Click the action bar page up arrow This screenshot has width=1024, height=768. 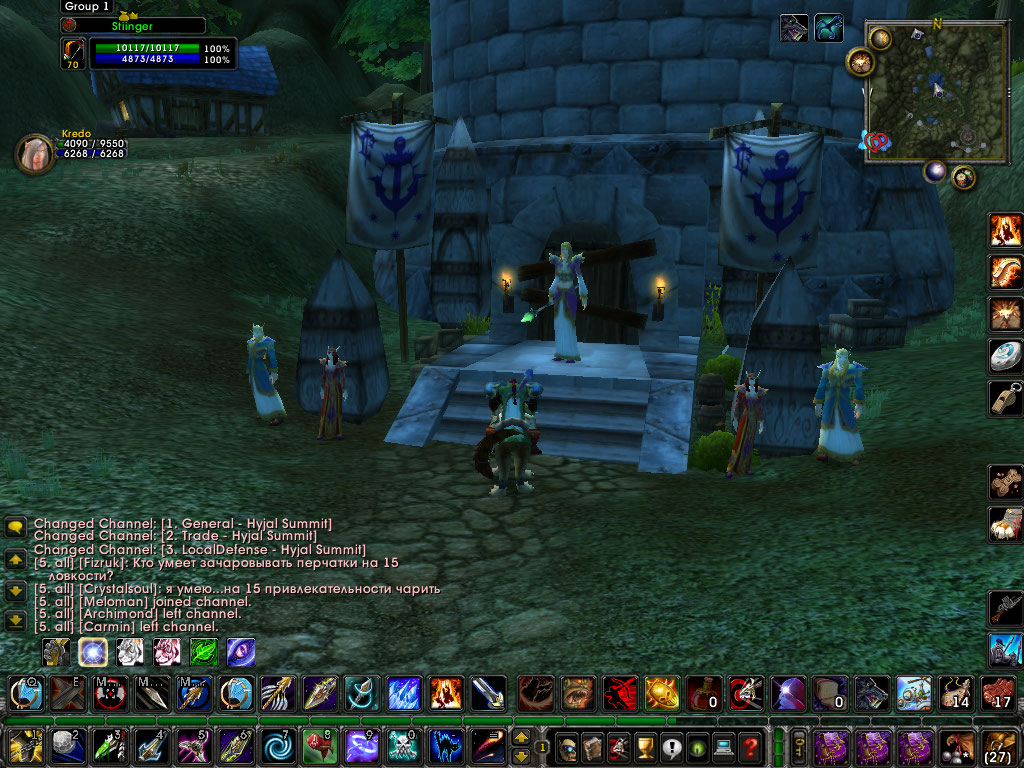pos(521,737)
